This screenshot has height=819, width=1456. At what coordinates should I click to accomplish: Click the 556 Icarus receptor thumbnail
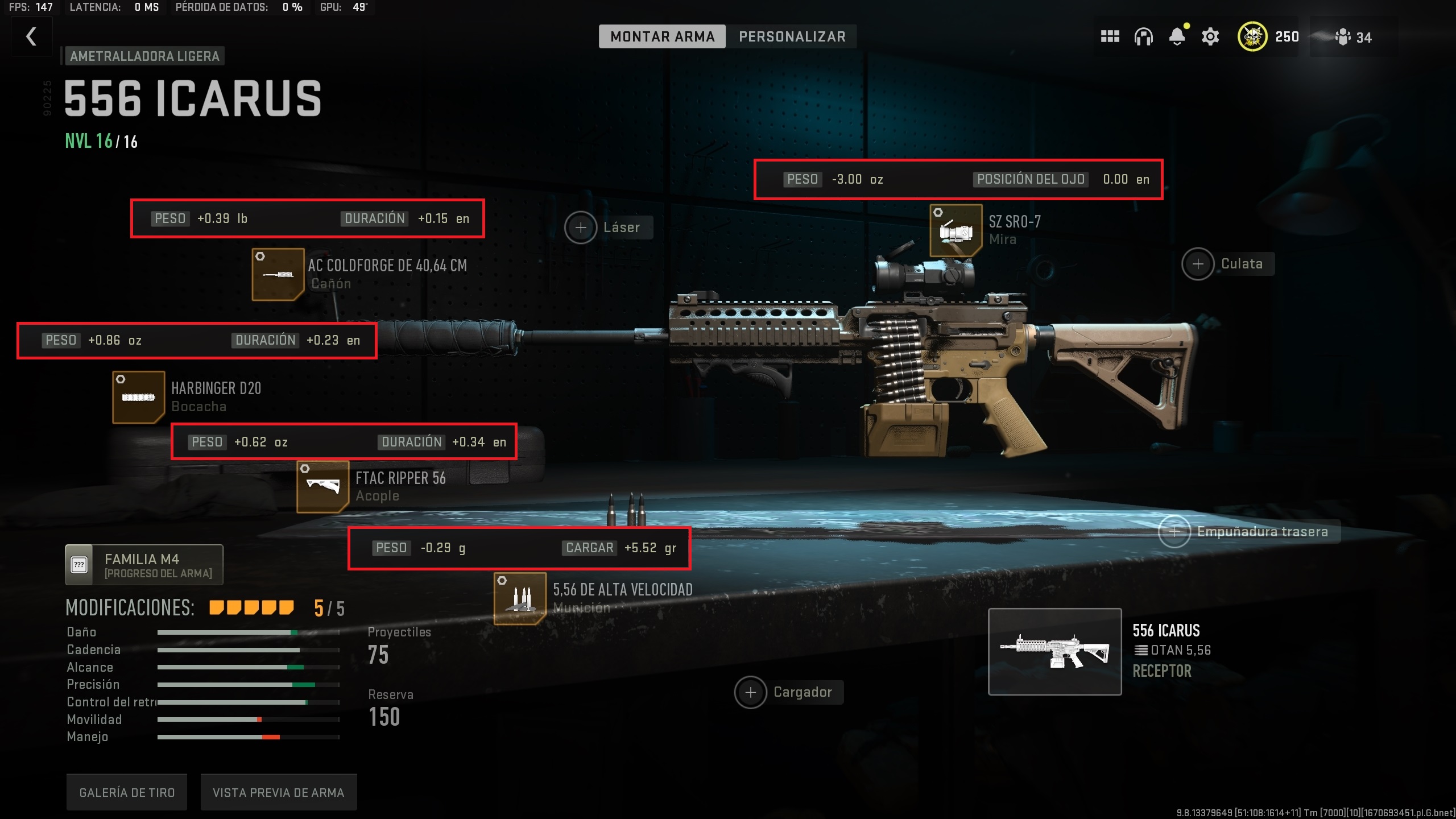pos(1055,652)
